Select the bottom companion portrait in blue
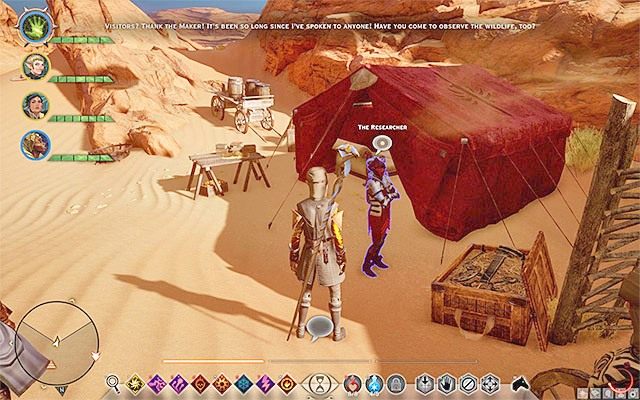 34,145
